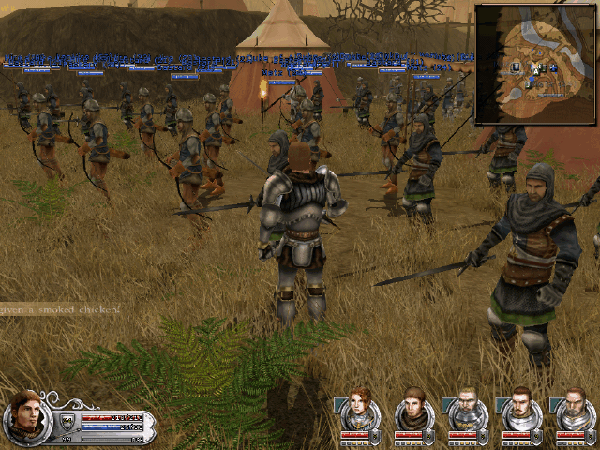
Task: Select the main hero portrait
Action: tap(26, 414)
